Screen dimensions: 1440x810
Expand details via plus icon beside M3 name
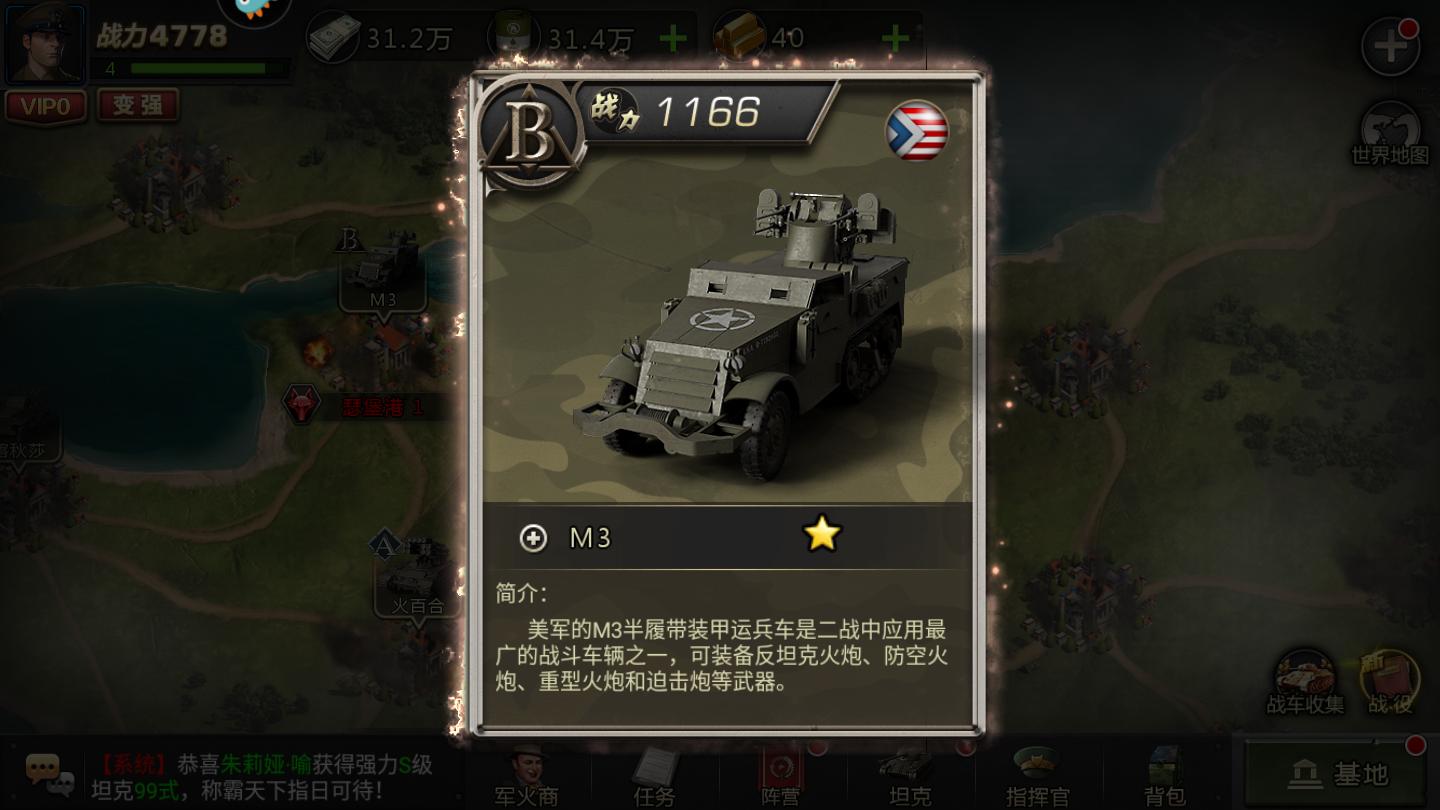pyautogui.click(x=535, y=538)
